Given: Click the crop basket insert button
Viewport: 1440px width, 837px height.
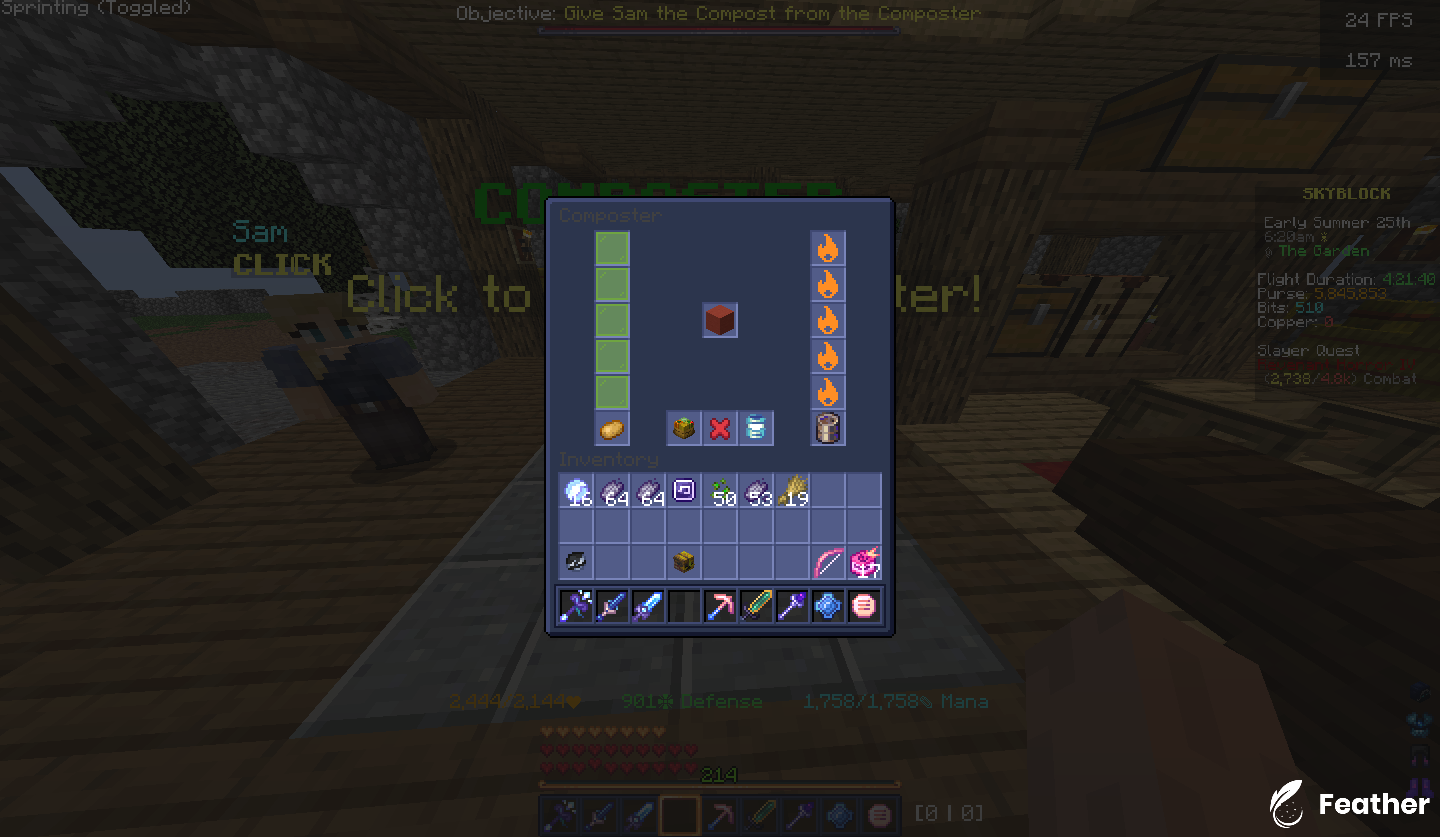Looking at the screenshot, I should tap(683, 428).
